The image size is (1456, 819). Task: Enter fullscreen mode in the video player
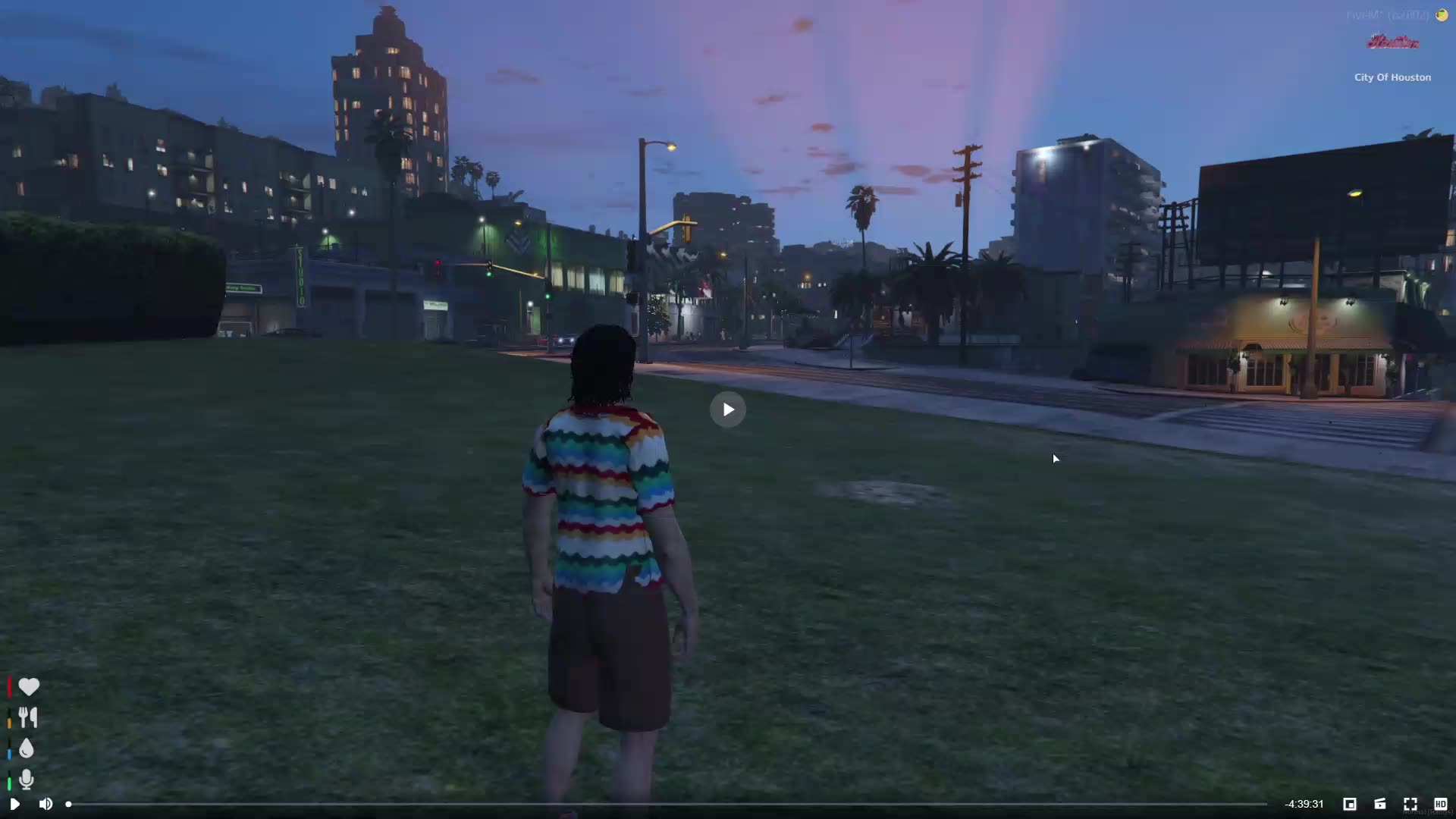[x=1410, y=804]
